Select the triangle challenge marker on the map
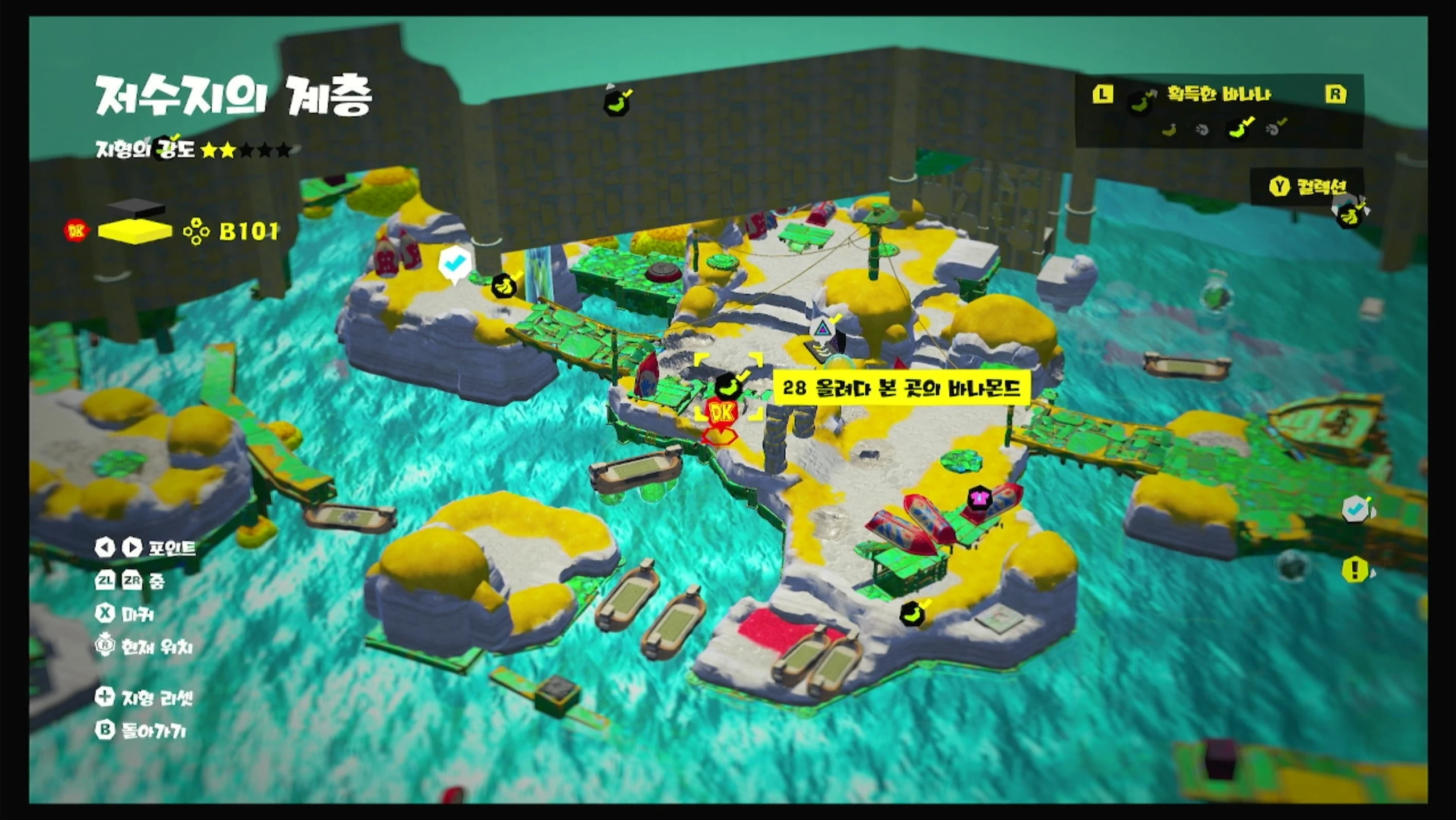This screenshot has height=820, width=1456. 821,329
